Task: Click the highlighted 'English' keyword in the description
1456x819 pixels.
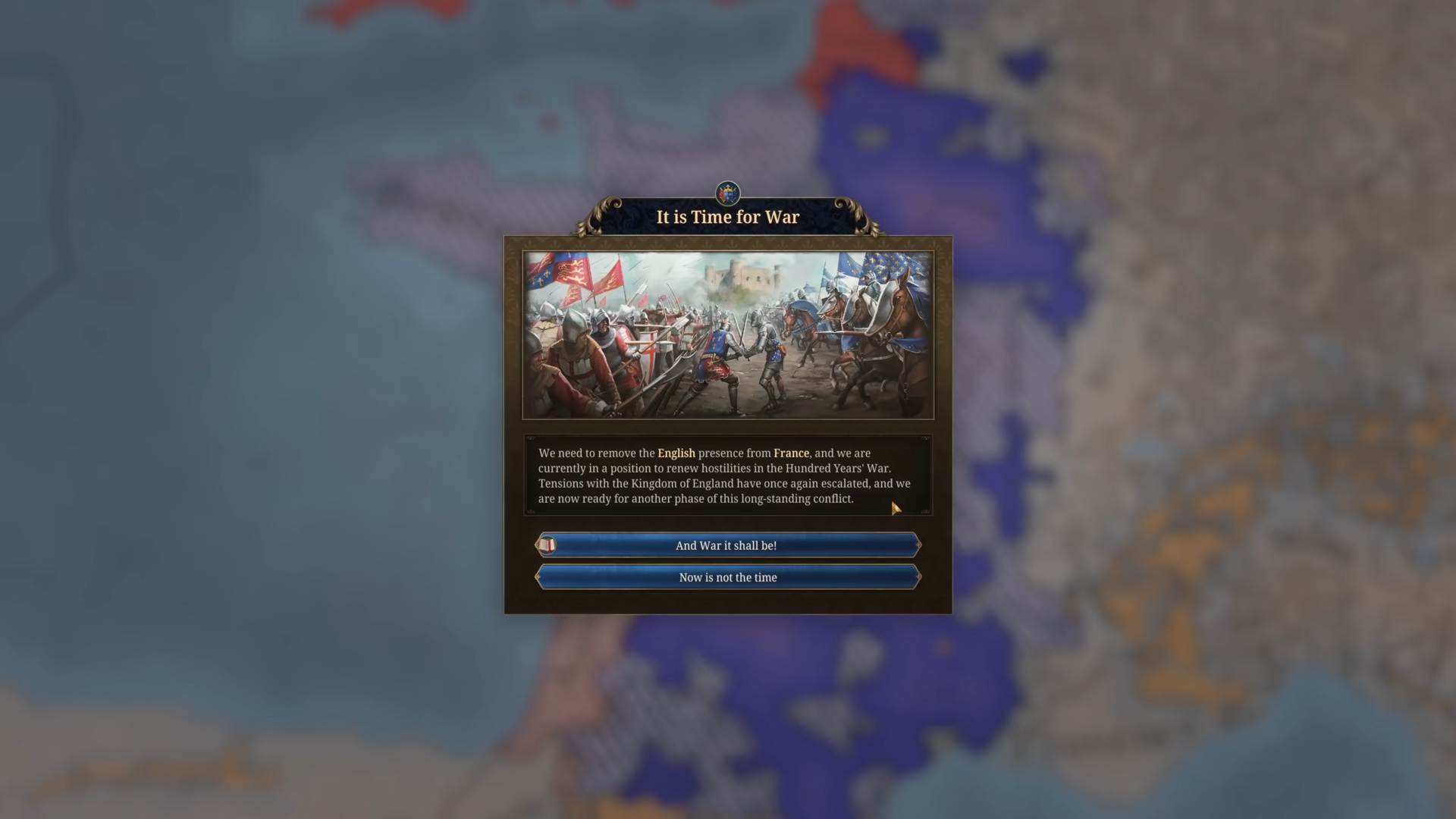Action: click(x=678, y=453)
